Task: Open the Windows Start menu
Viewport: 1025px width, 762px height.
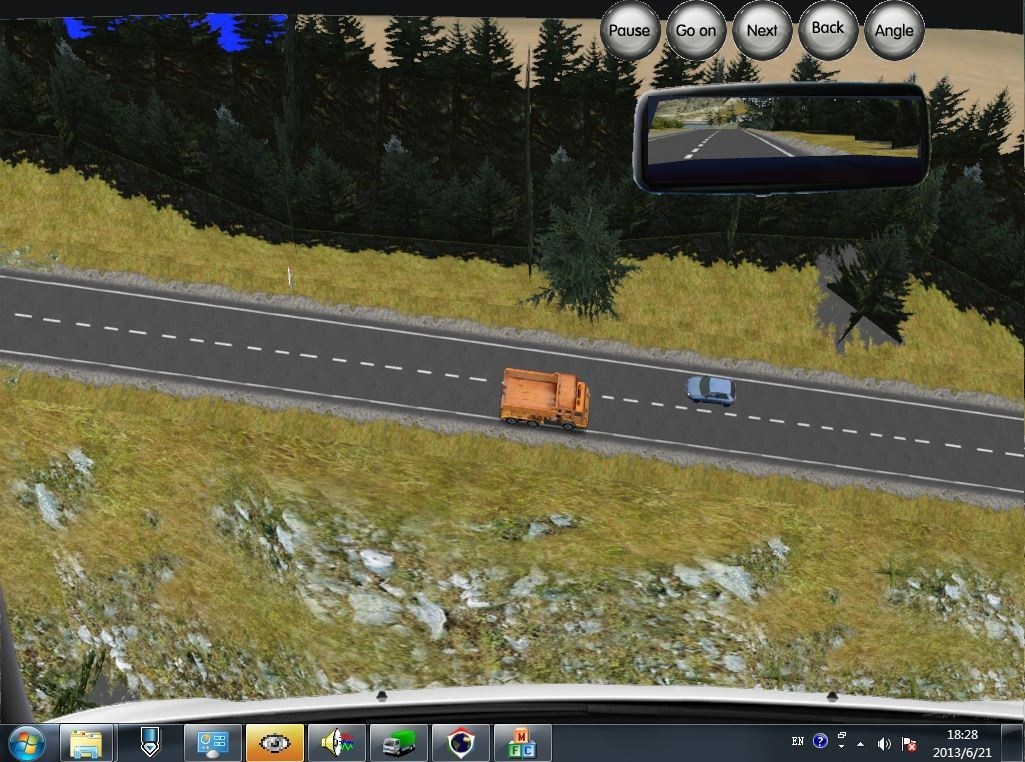Action: (27, 742)
